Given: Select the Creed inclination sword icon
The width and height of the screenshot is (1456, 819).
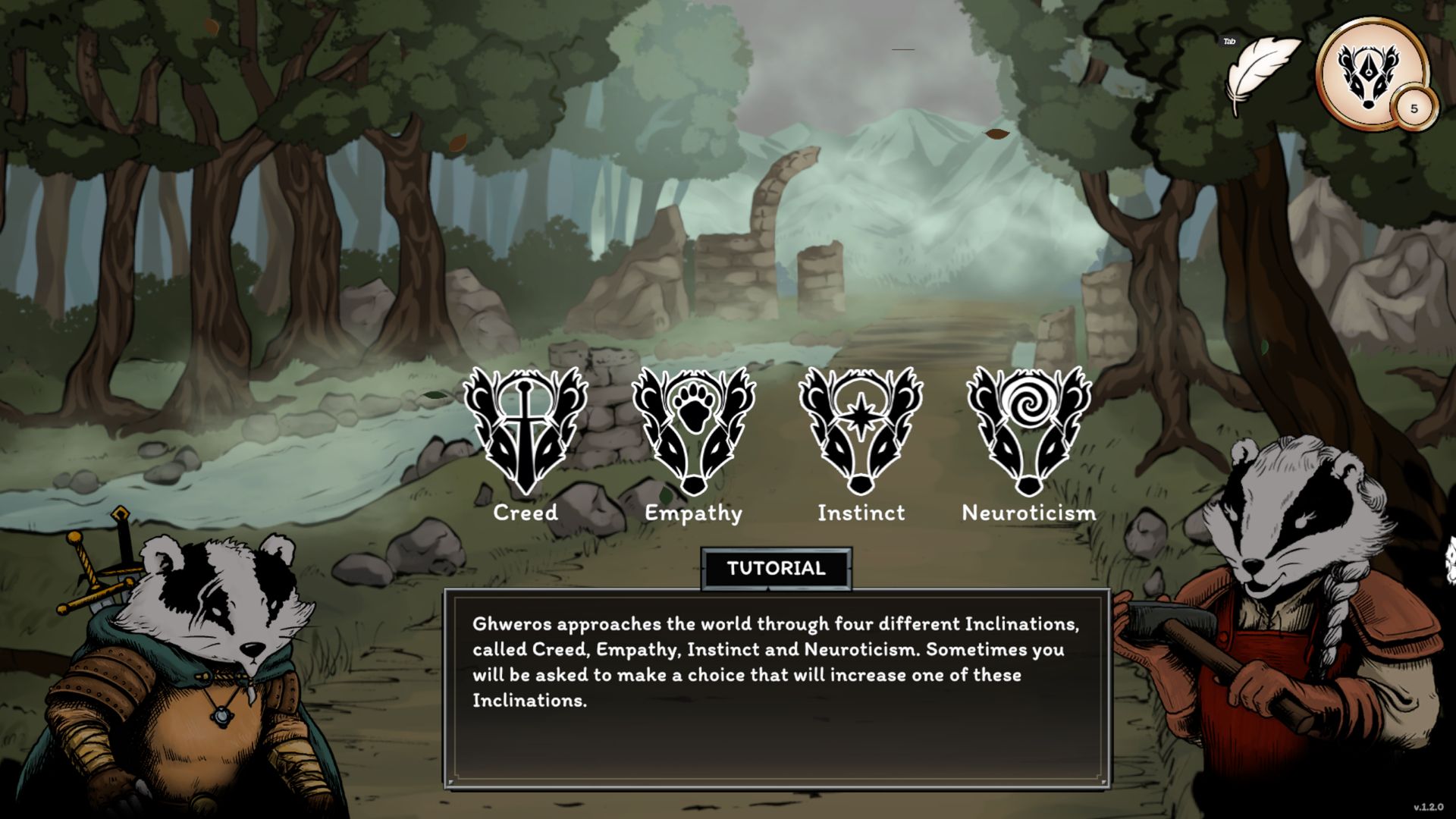Looking at the screenshot, I should [x=525, y=430].
